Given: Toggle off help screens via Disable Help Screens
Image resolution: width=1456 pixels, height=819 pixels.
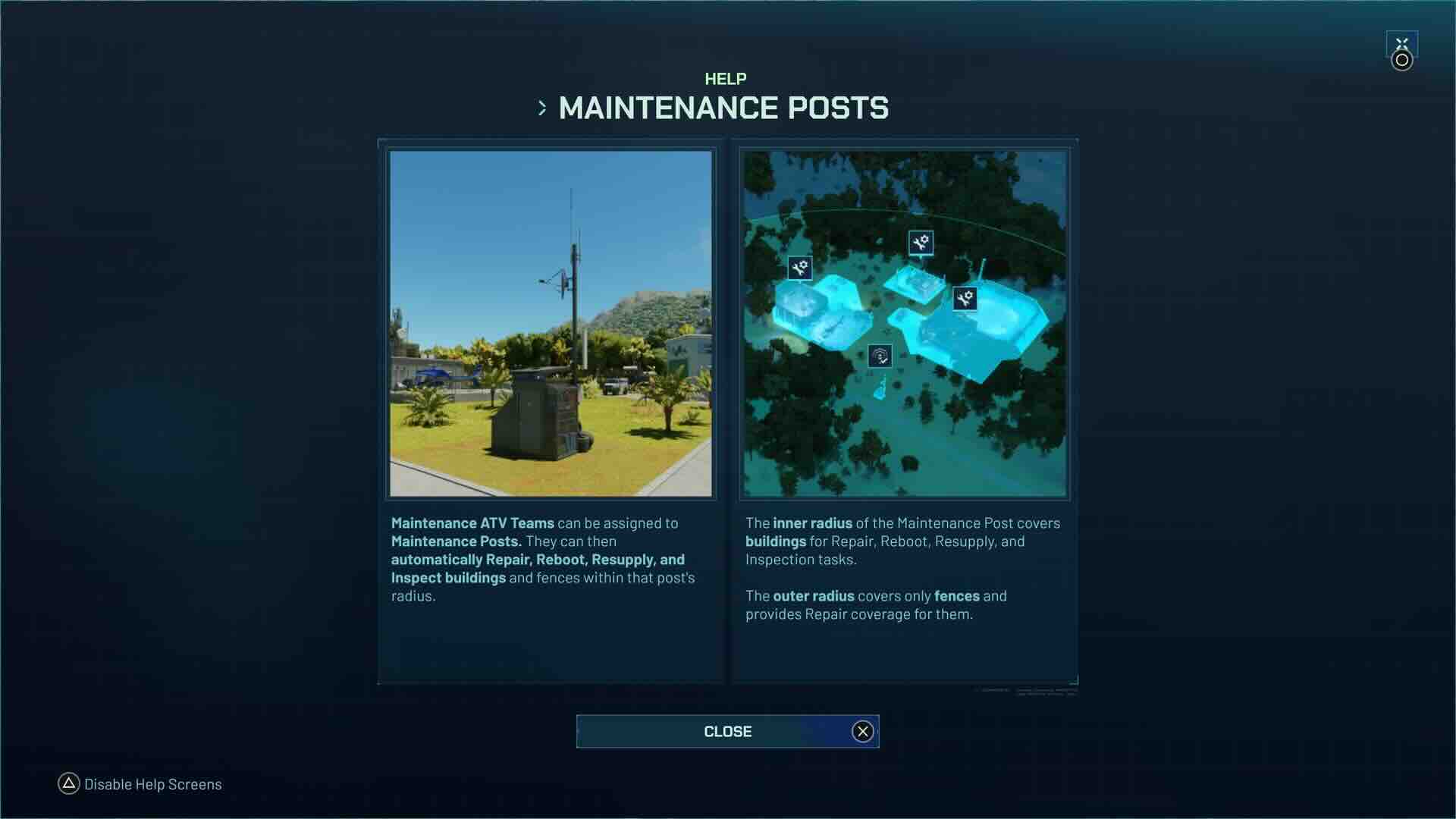Looking at the screenshot, I should tap(152, 784).
